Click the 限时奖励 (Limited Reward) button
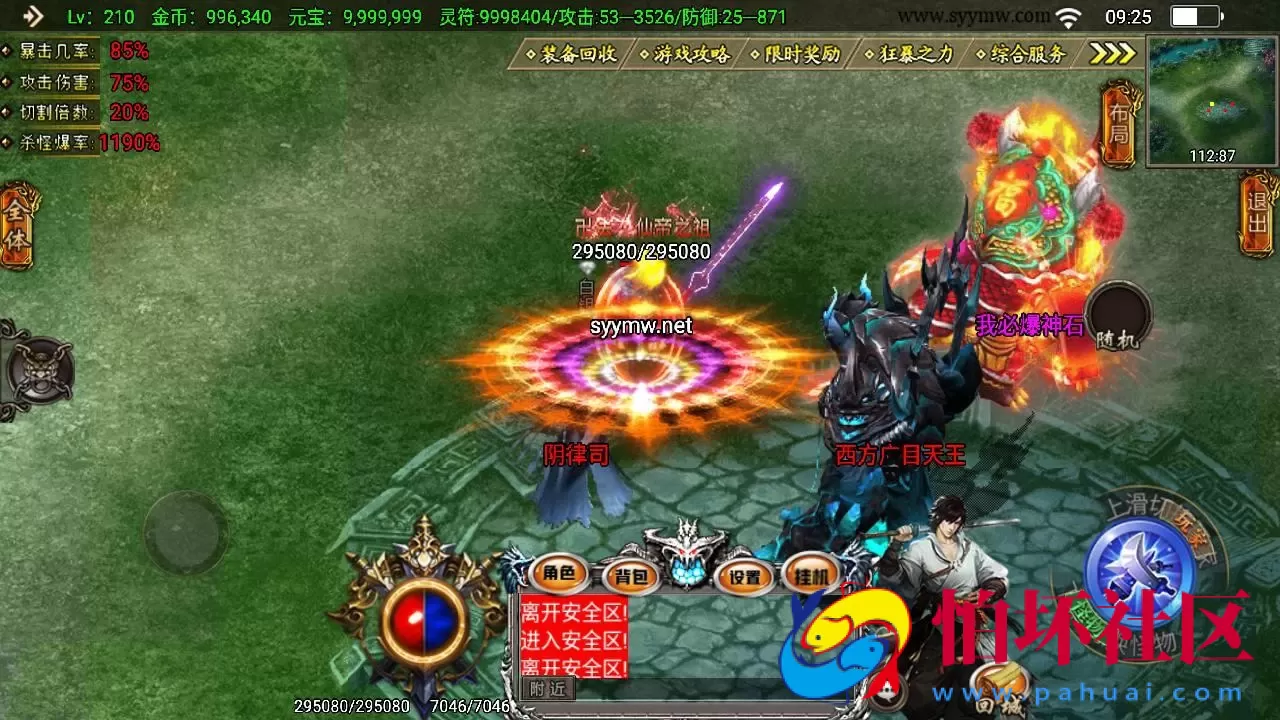The height and width of the screenshot is (720, 1280). (x=800, y=55)
